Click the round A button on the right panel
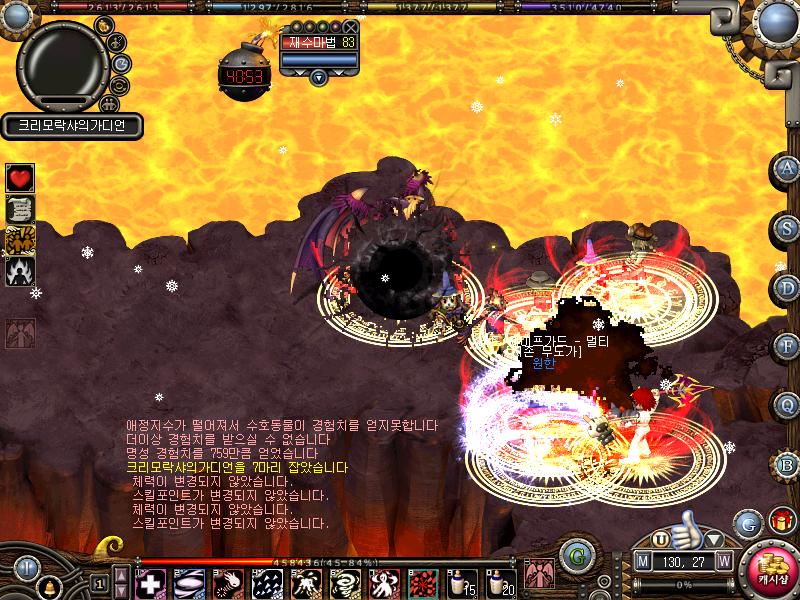The image size is (800, 600). pyautogui.click(x=788, y=169)
